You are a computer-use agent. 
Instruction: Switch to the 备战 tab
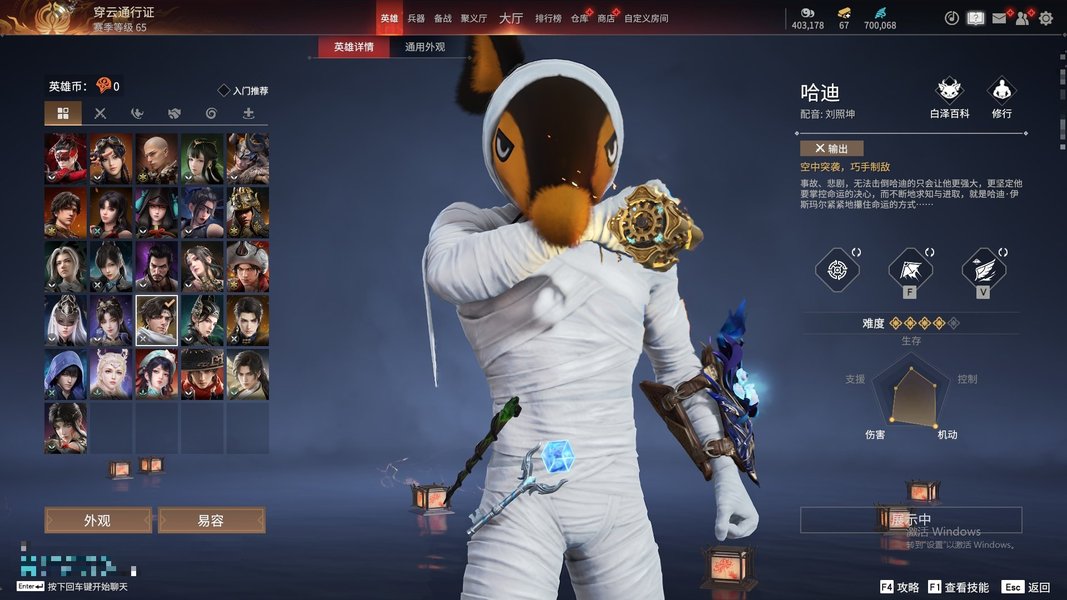[x=443, y=18]
